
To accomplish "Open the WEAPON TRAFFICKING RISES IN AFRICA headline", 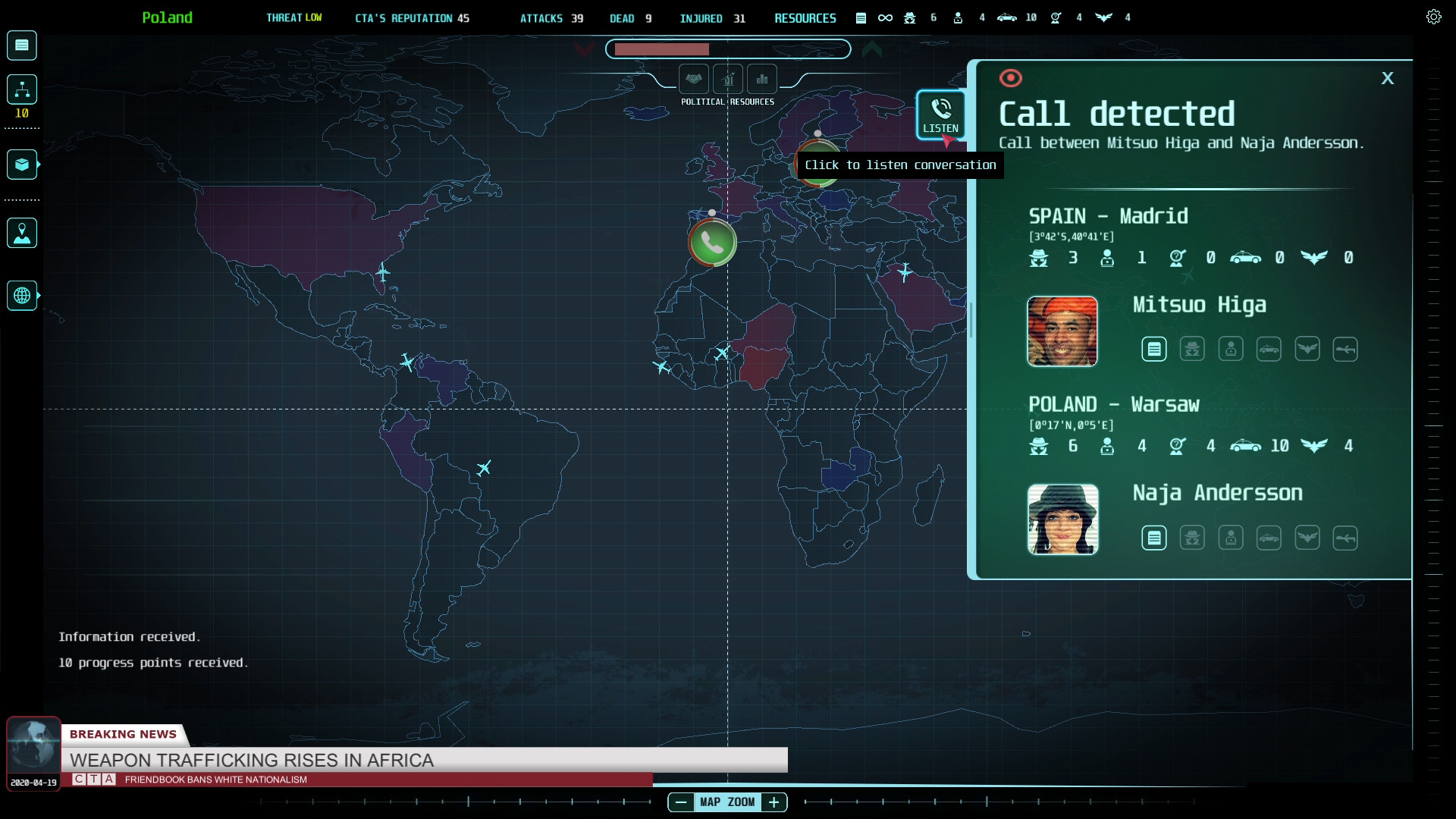I will (x=250, y=761).
